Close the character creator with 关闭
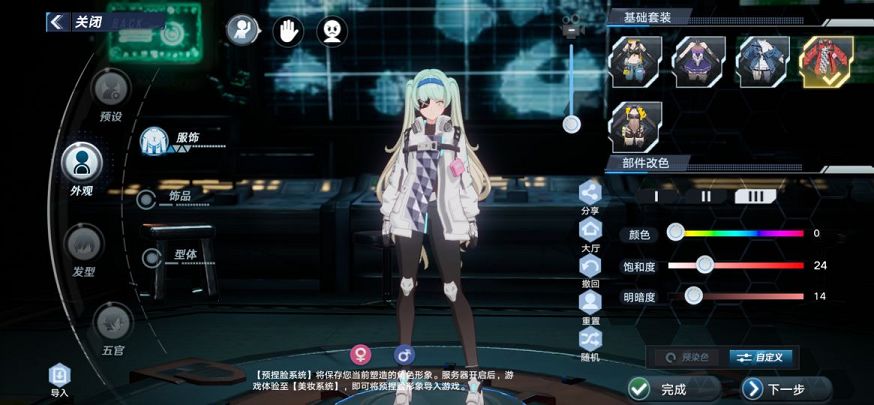The image size is (874, 405). click(x=75, y=21)
